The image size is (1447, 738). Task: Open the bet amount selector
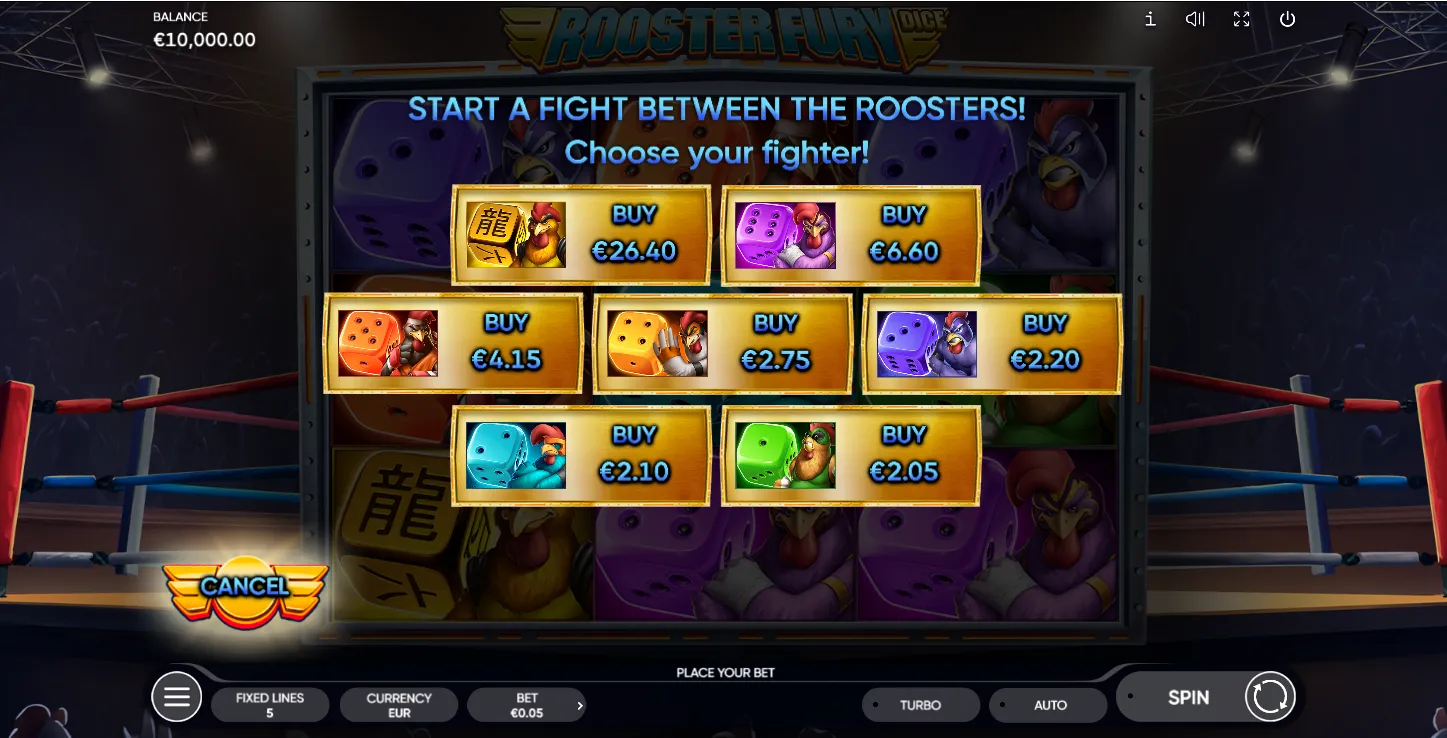527,705
